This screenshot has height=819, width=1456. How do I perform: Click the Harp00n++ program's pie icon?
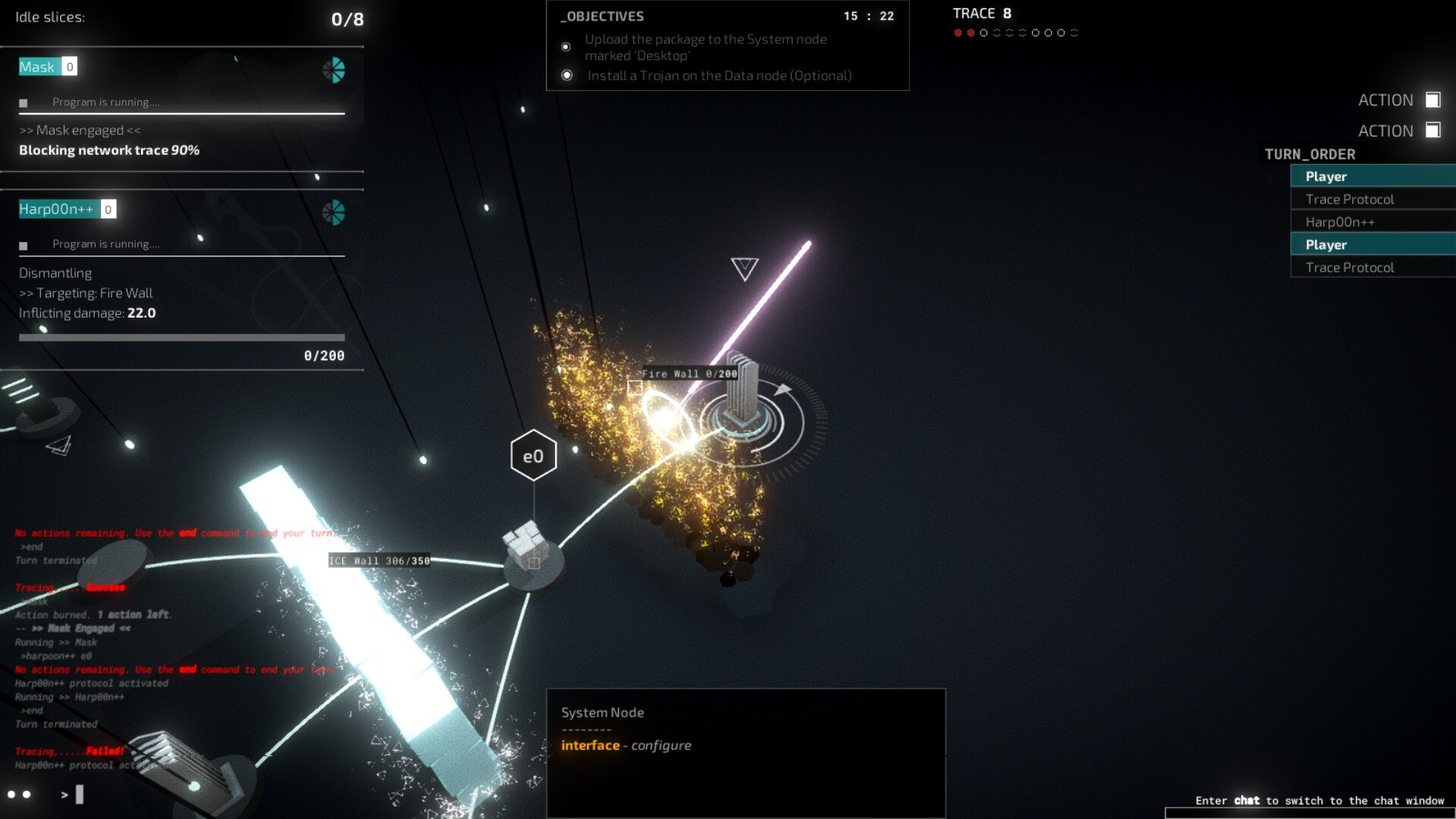(334, 213)
